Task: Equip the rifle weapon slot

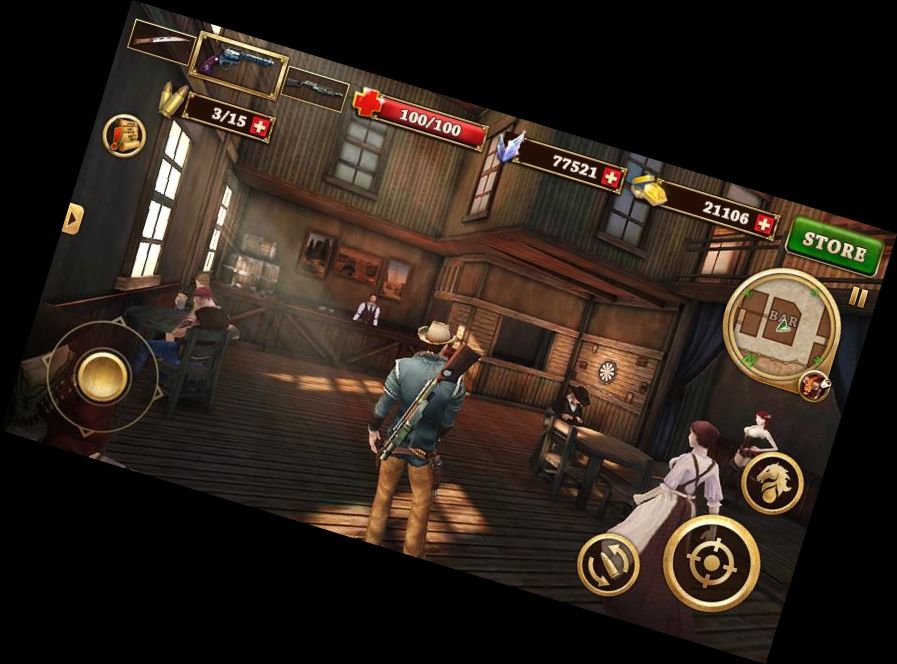Action: [315, 88]
